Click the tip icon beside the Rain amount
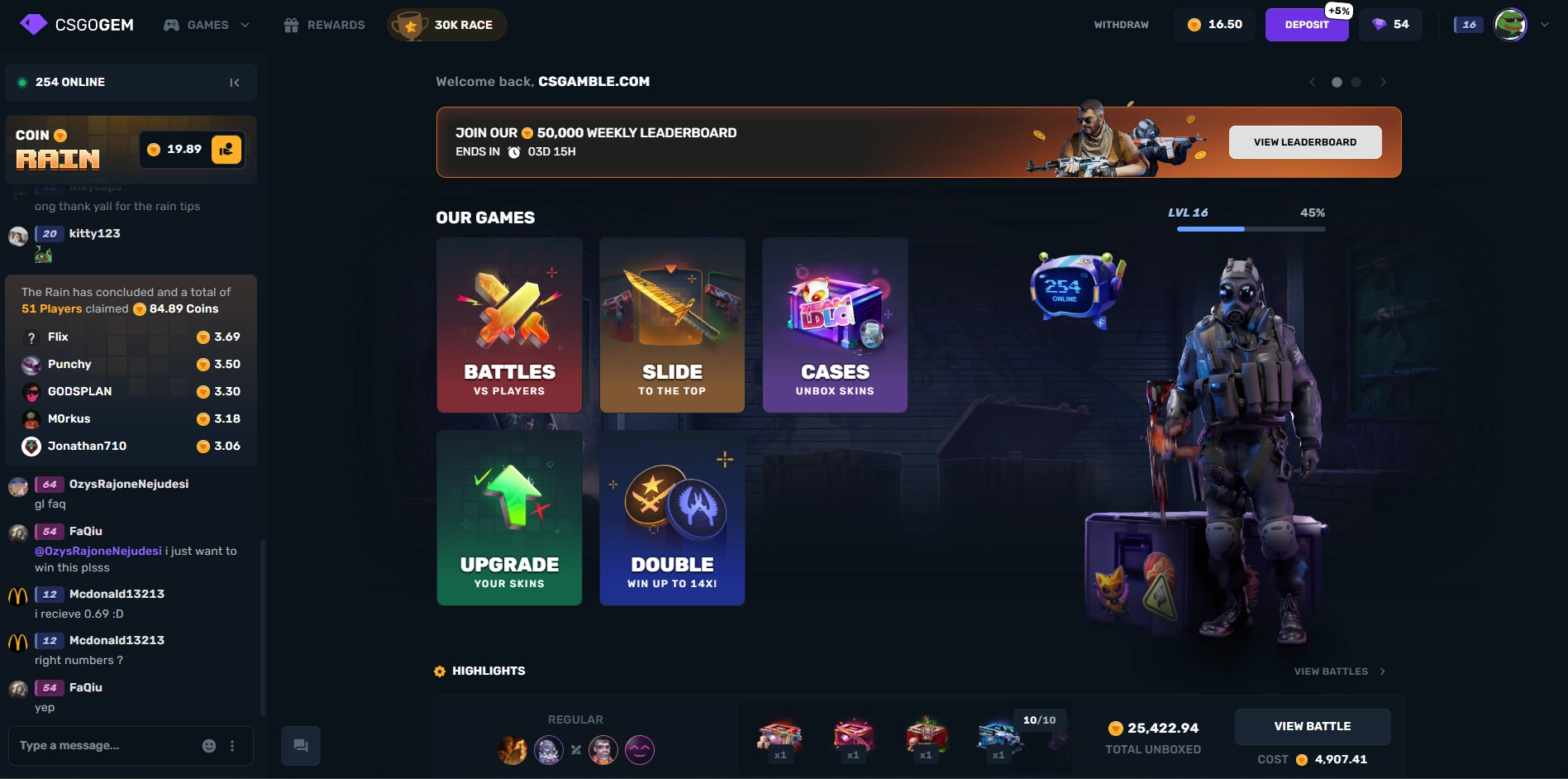This screenshot has height=779, width=1568. coord(228,150)
